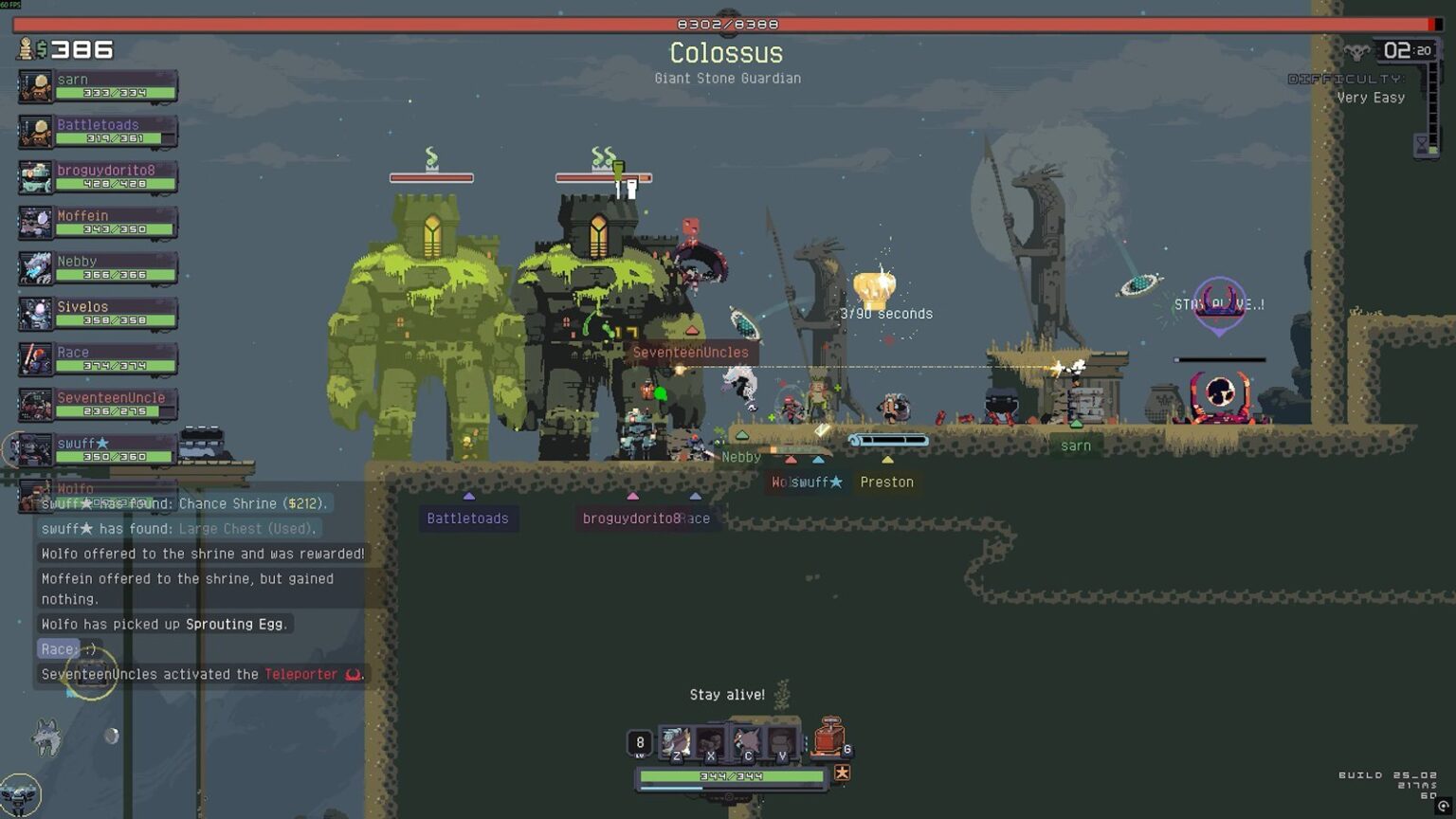Click Battletoads' character portrait
Screen dimensions: 1456x819
[35, 131]
